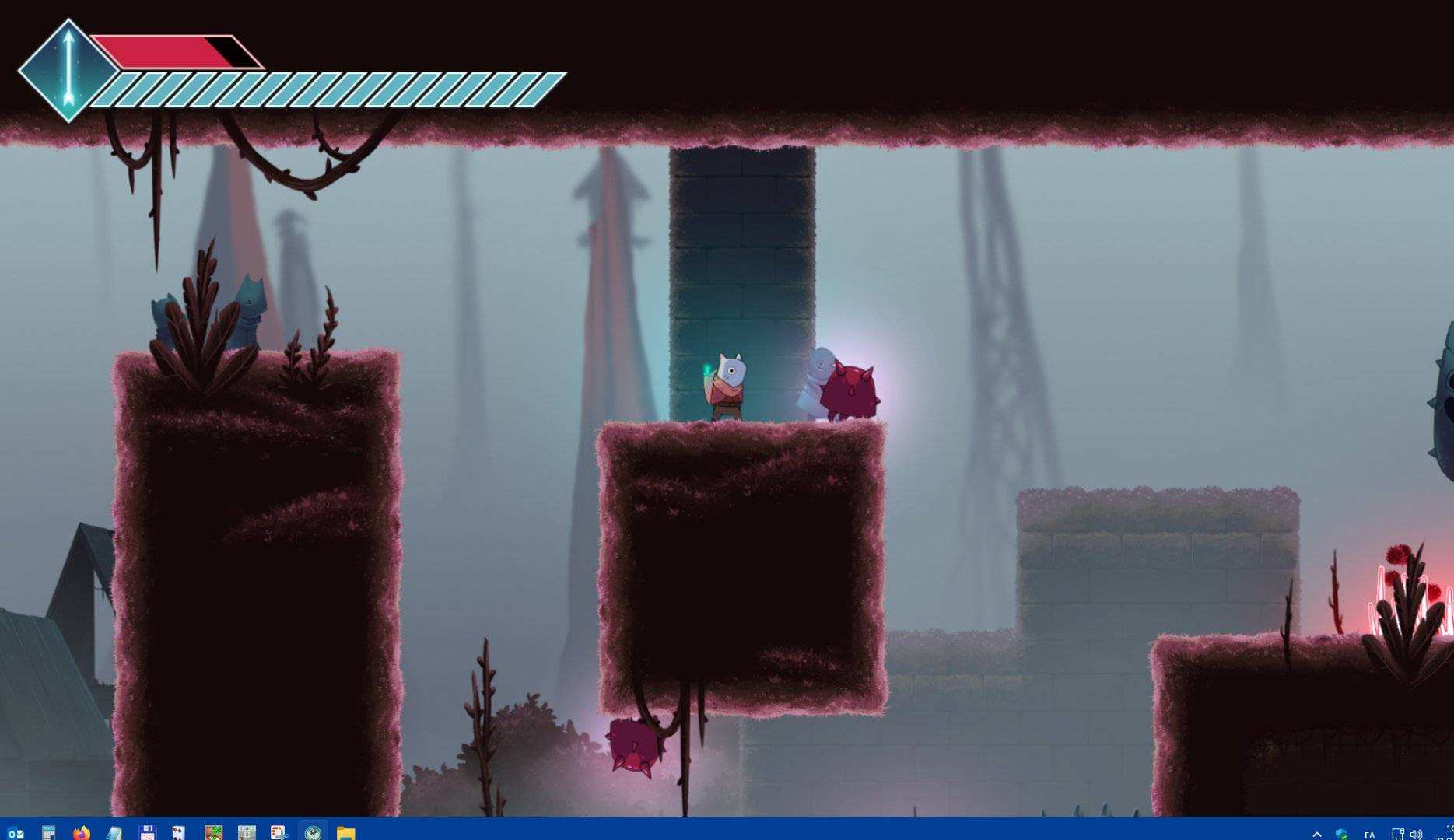Open Windows Security shield in the system tray

pos(1342,831)
